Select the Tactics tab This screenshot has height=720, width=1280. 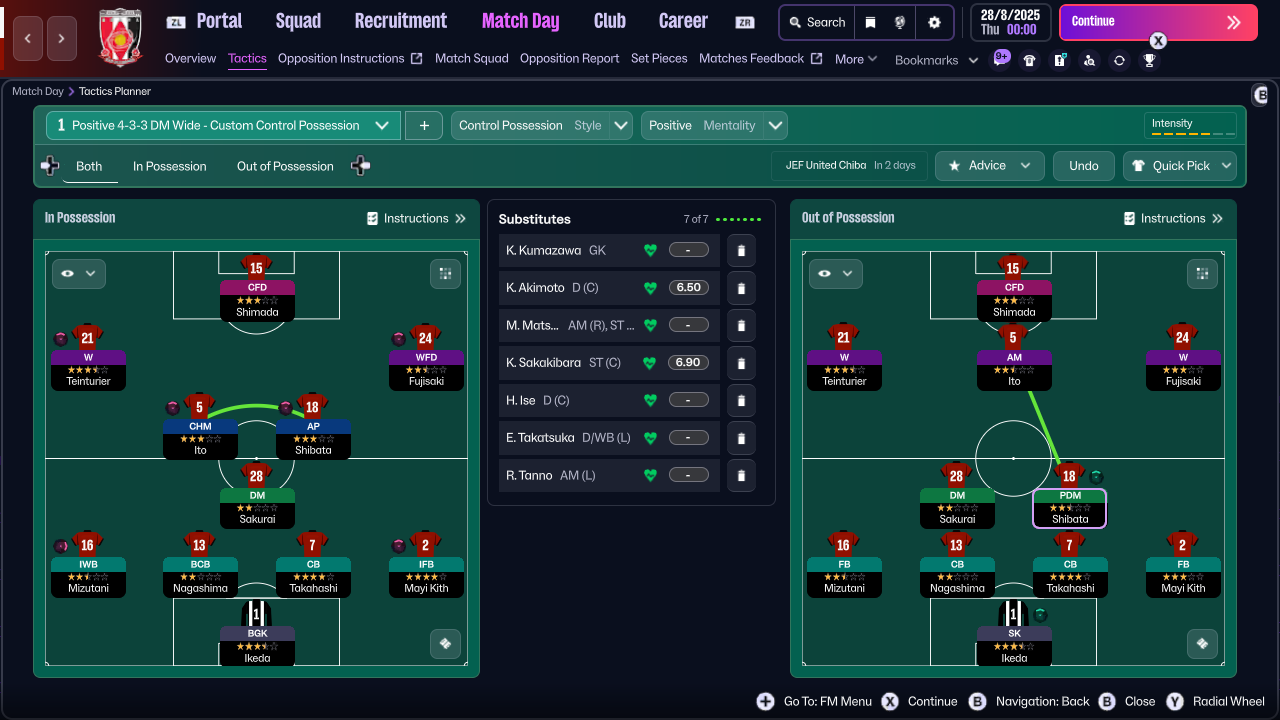(x=247, y=58)
